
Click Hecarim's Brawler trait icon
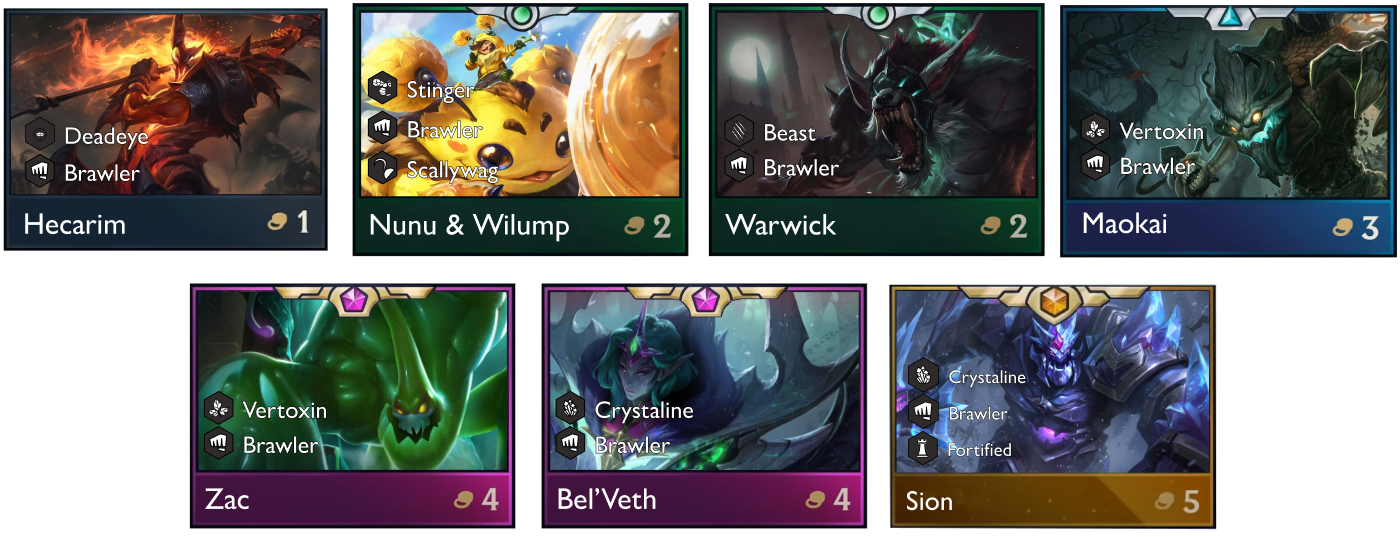coord(41,172)
